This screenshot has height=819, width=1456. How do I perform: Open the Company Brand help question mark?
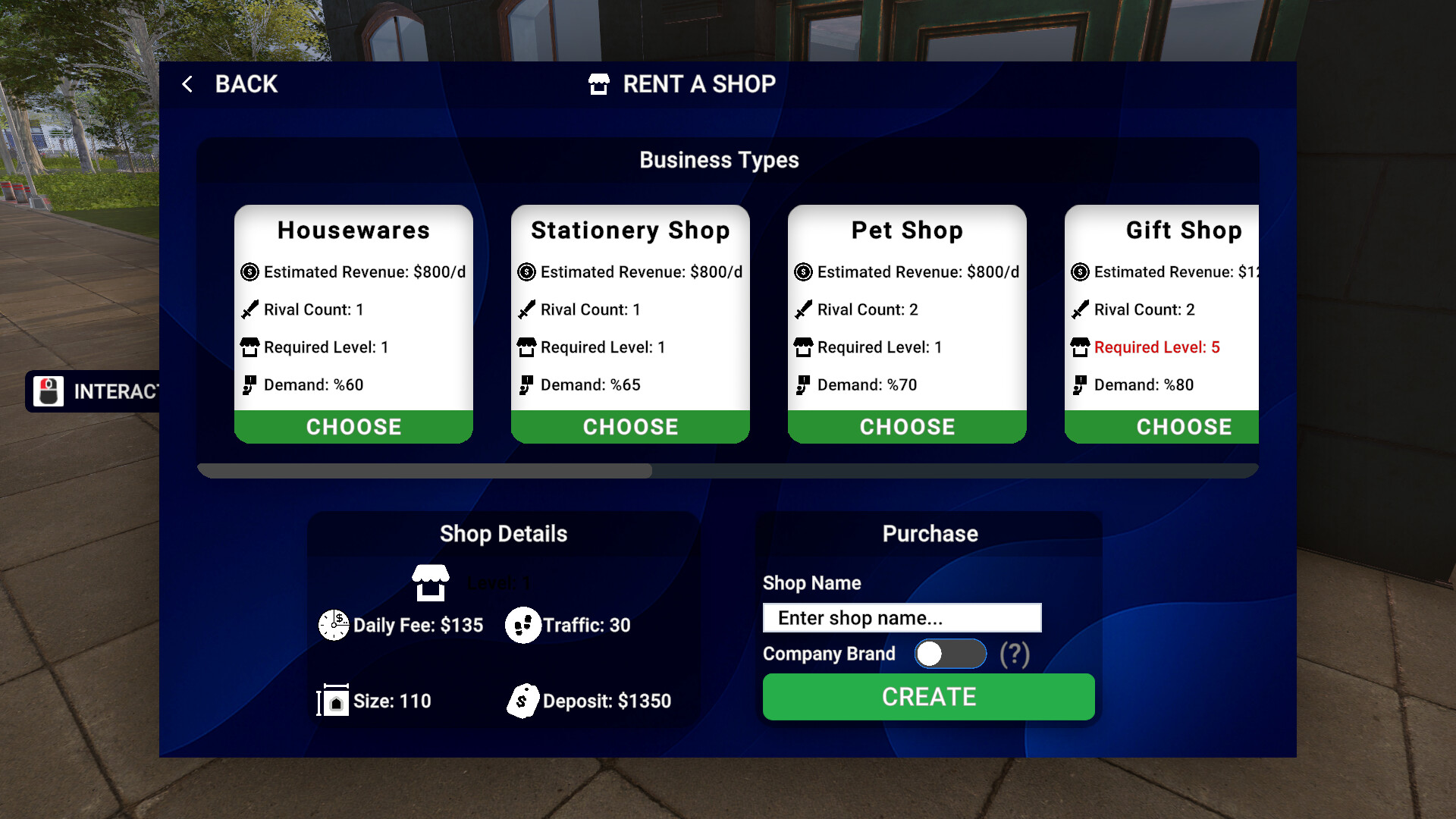[x=1015, y=653]
